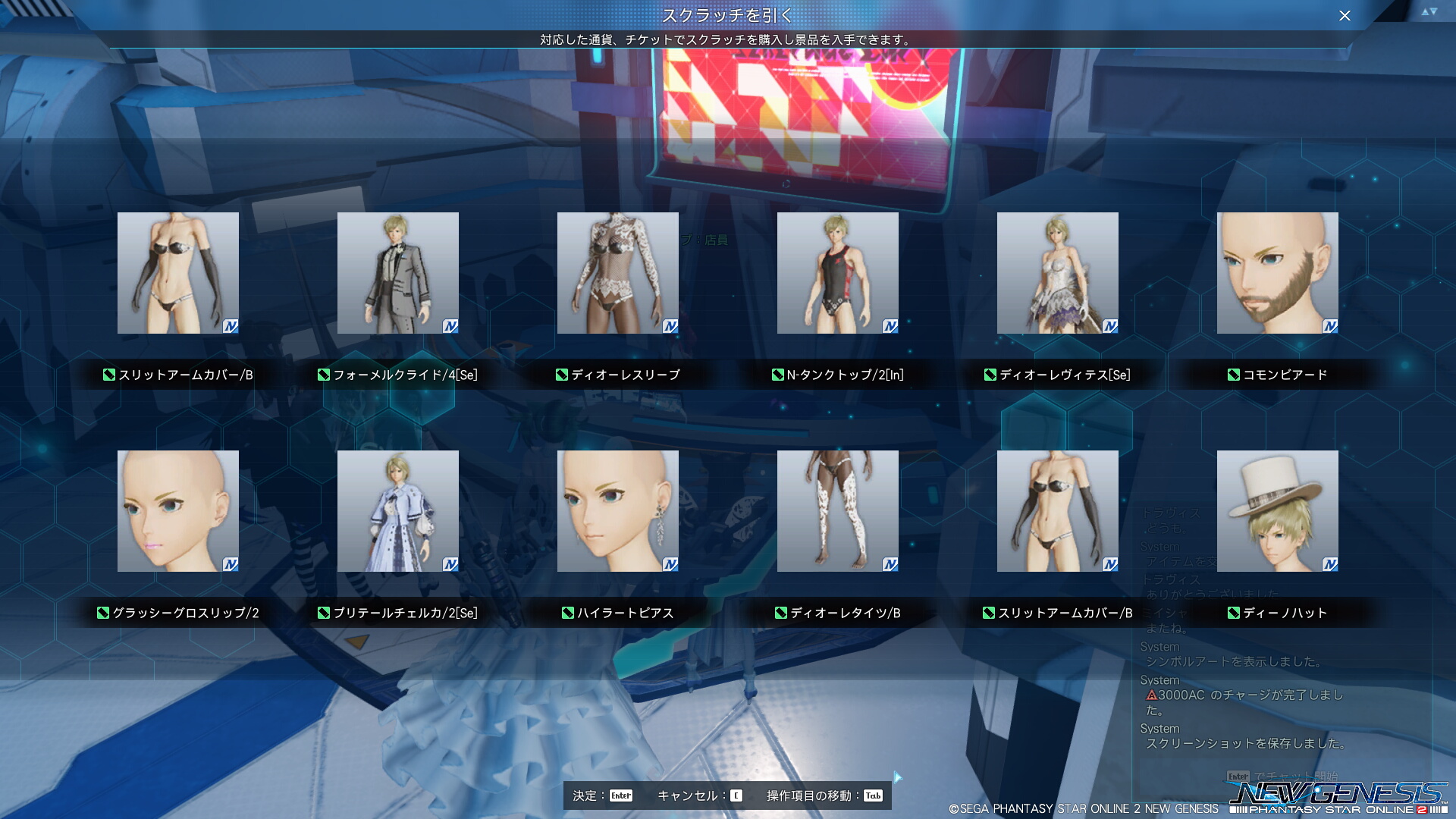Image resolution: width=1456 pixels, height=819 pixels.
Task: Choose the グラッシーグロスリップ/2 lip gloss thumbnail
Action: [177, 511]
